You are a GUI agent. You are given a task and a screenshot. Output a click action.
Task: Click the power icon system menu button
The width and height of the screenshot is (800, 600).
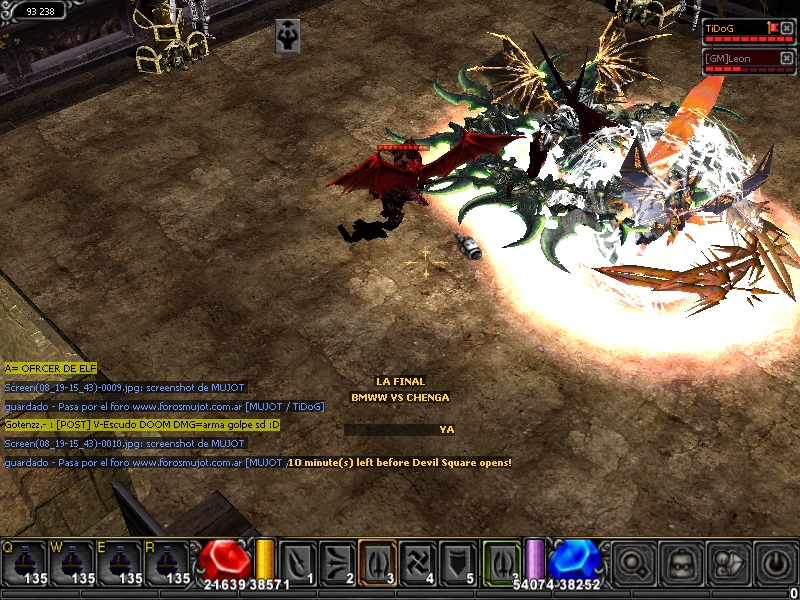pos(776,562)
